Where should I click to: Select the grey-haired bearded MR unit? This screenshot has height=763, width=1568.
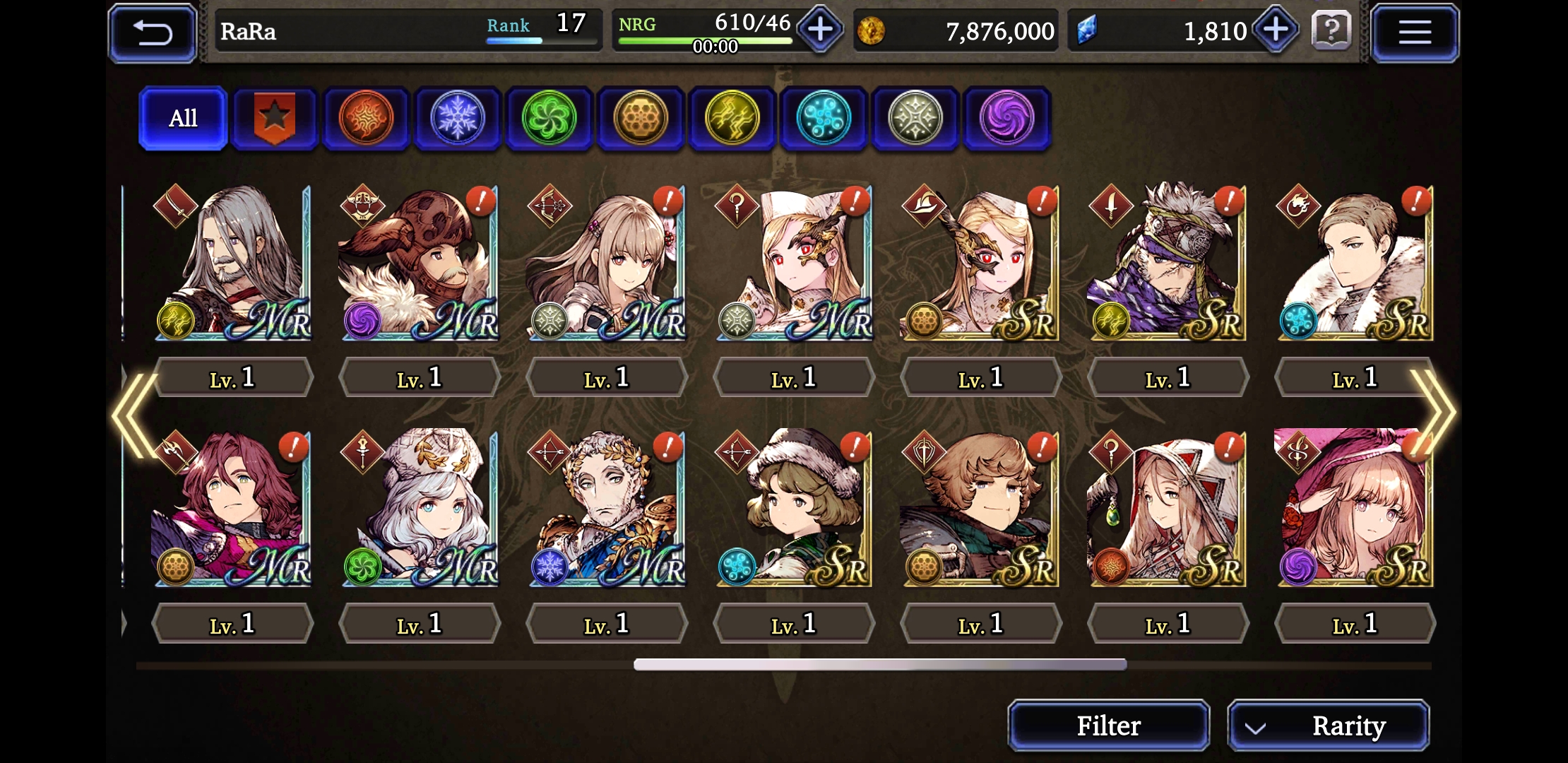(232, 263)
